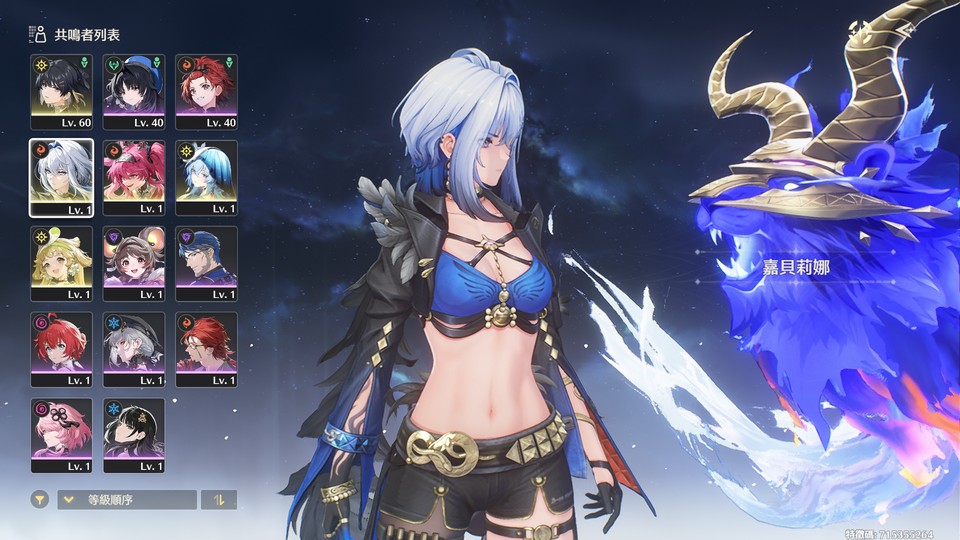Choose the gray-haired girl in a black hat
Viewport: 960px width, 540px height.
(x=134, y=350)
